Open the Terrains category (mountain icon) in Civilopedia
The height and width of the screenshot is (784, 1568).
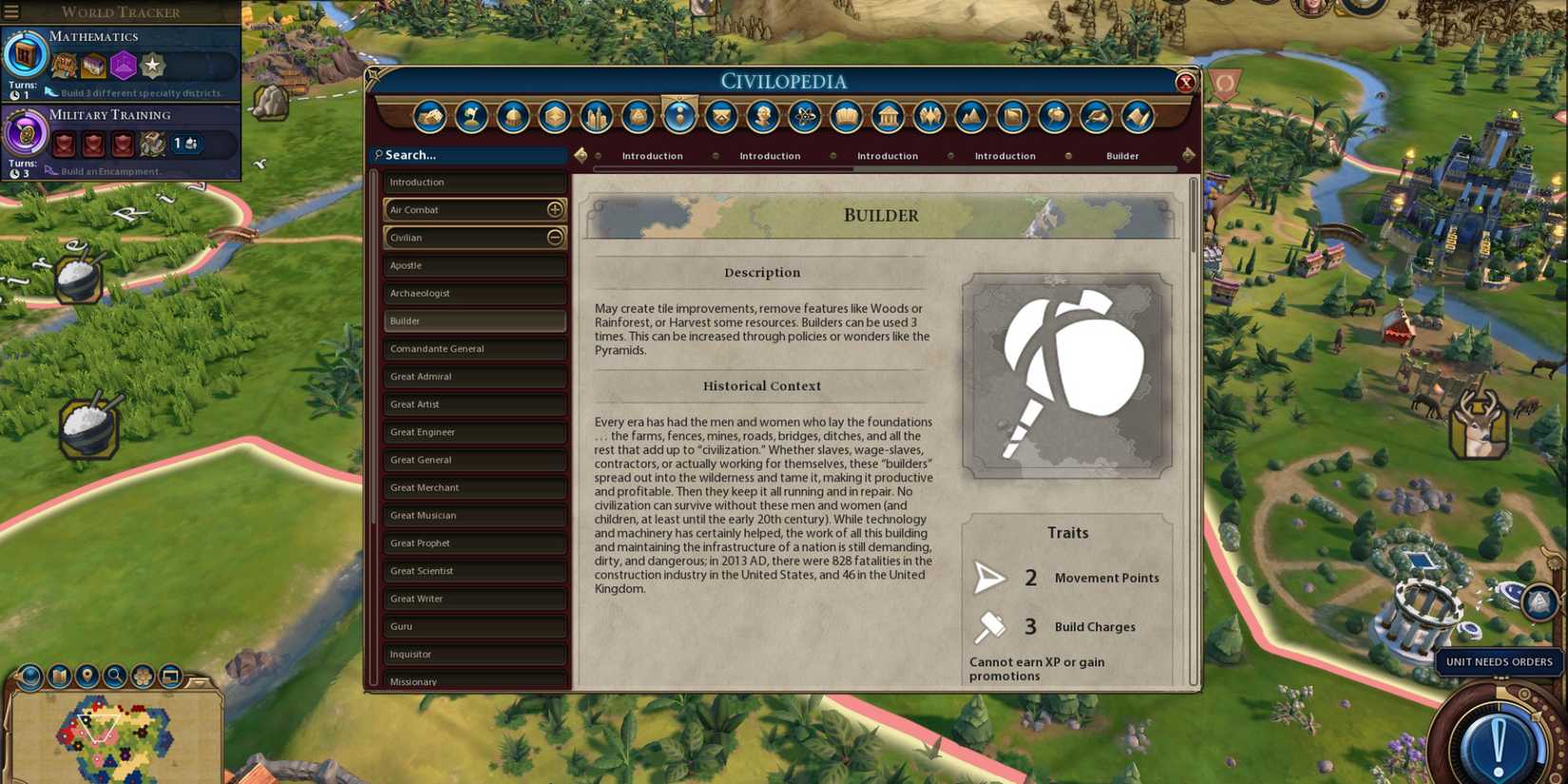969,116
